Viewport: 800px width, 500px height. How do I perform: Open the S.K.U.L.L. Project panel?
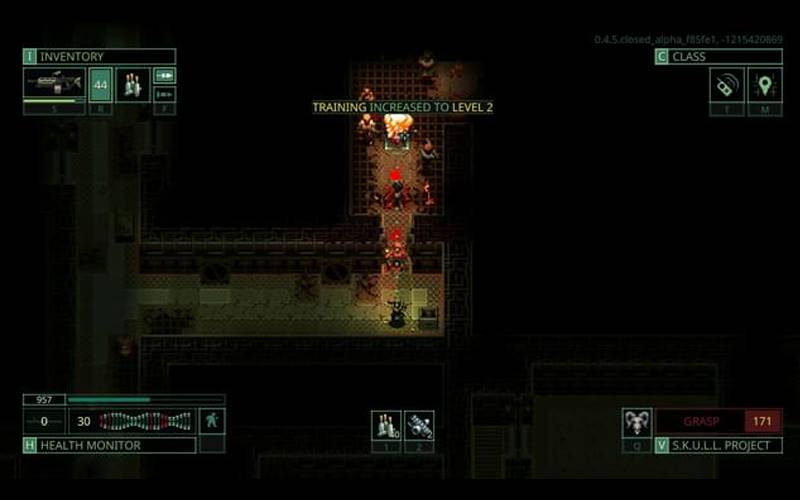coord(718,445)
